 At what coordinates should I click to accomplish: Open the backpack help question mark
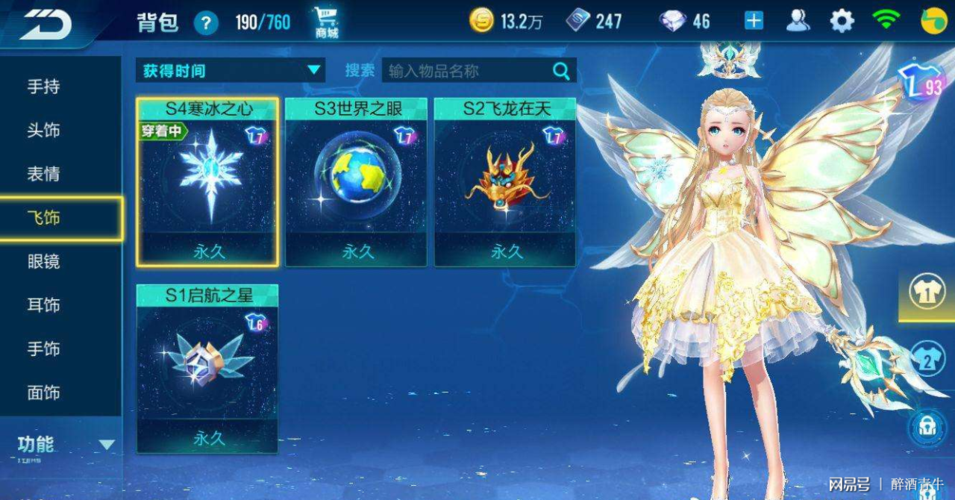coord(206,22)
